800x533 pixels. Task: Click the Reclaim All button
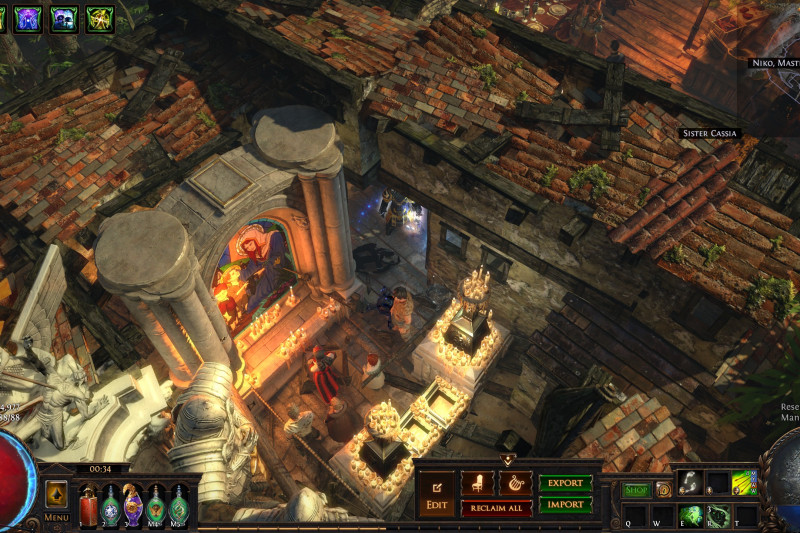[x=496, y=508]
